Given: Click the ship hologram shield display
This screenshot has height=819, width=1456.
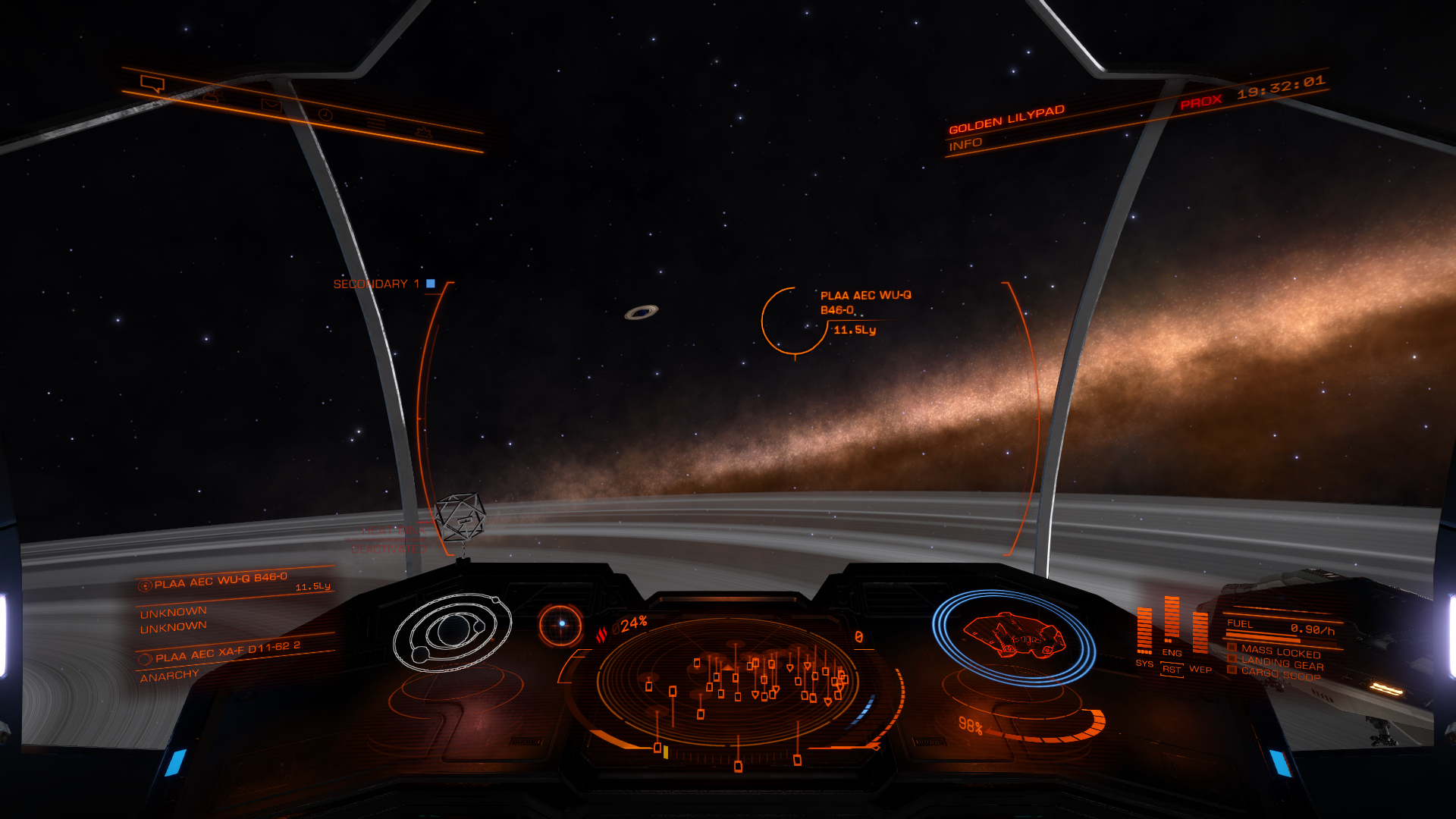Looking at the screenshot, I should [x=1013, y=637].
